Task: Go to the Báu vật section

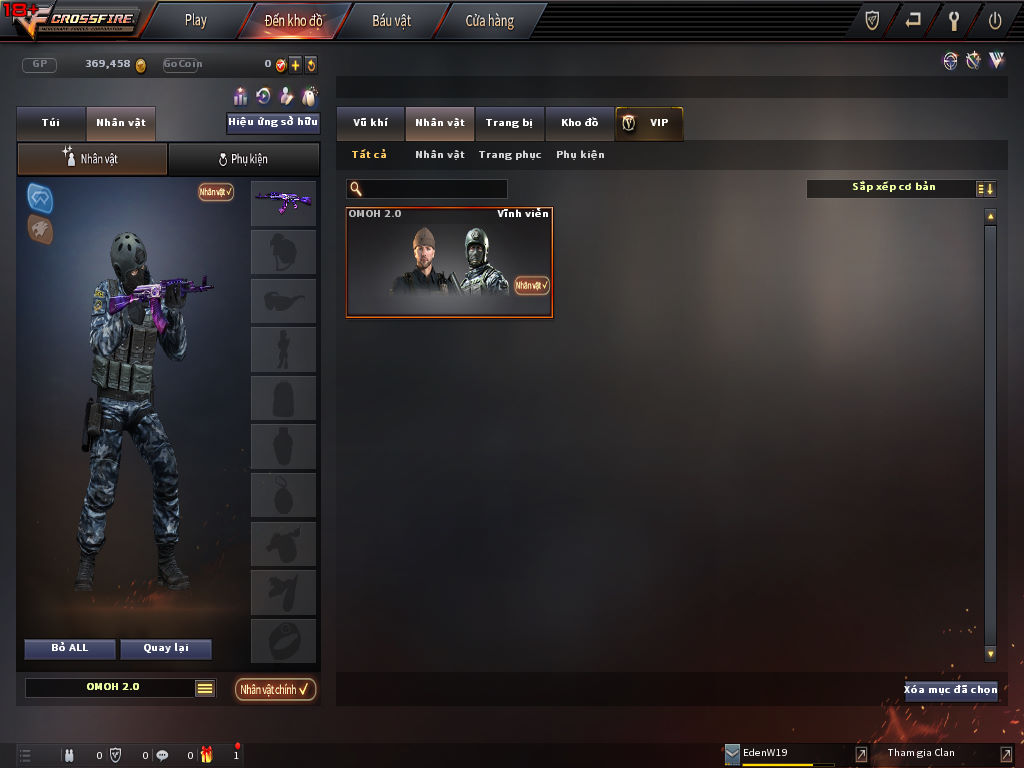Action: pos(391,20)
